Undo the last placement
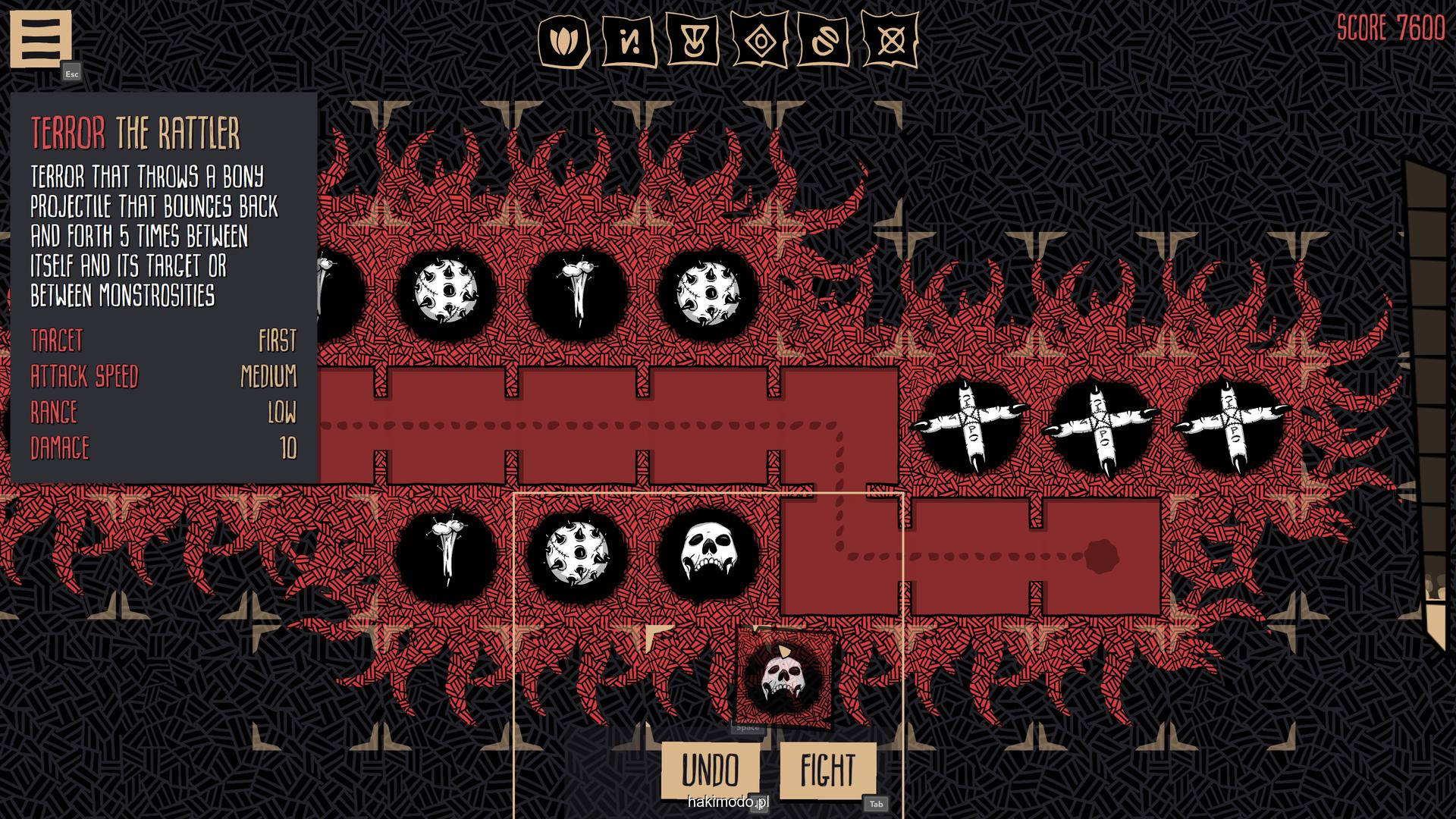This screenshot has height=819, width=1456. (710, 770)
